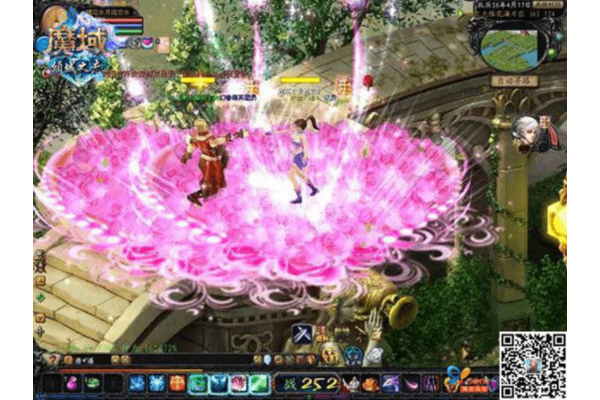
Task: Open the minimap in the corner
Action: (517, 45)
